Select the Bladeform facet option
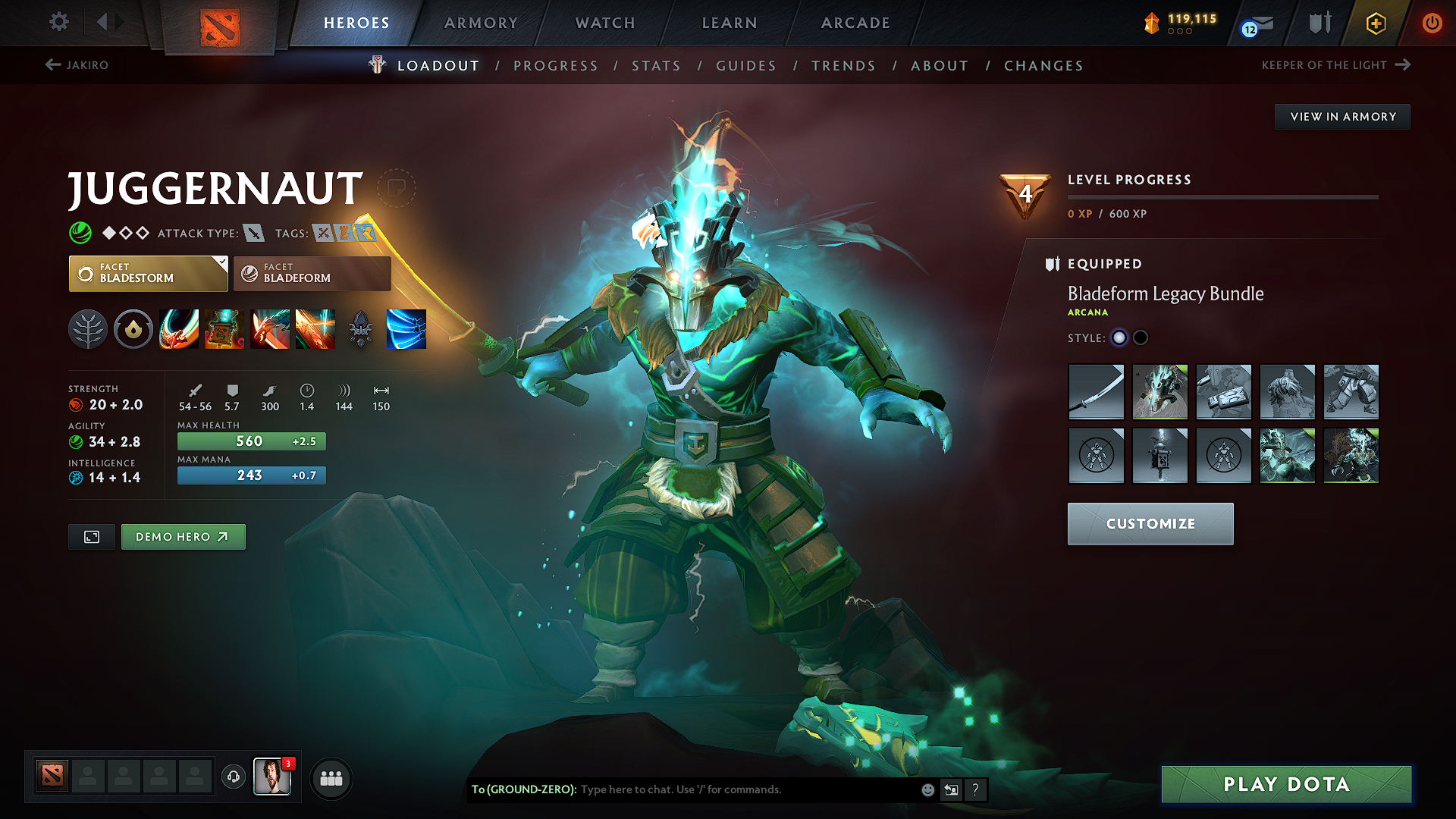 [x=311, y=273]
